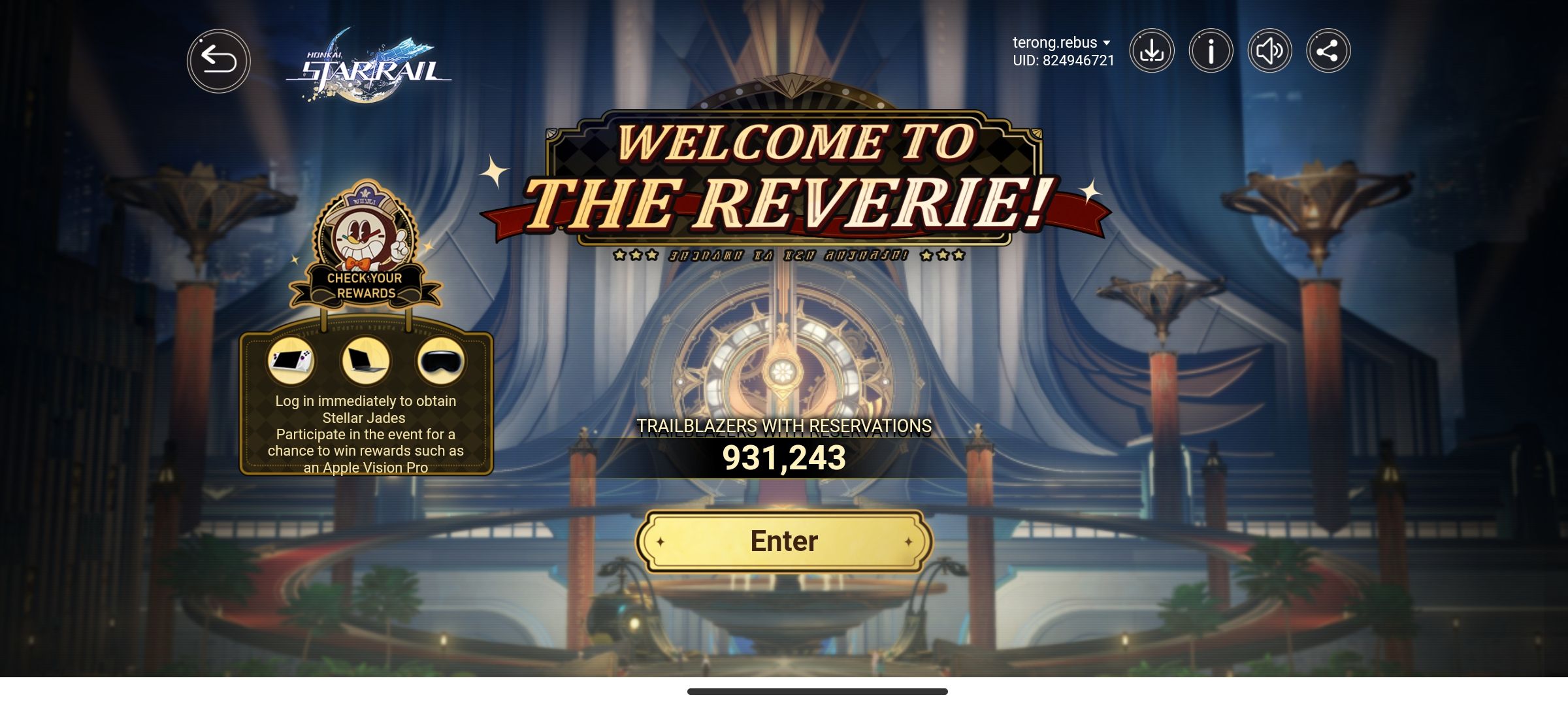Click the download game icon
Screen dimensions: 1568x706
click(x=1152, y=50)
